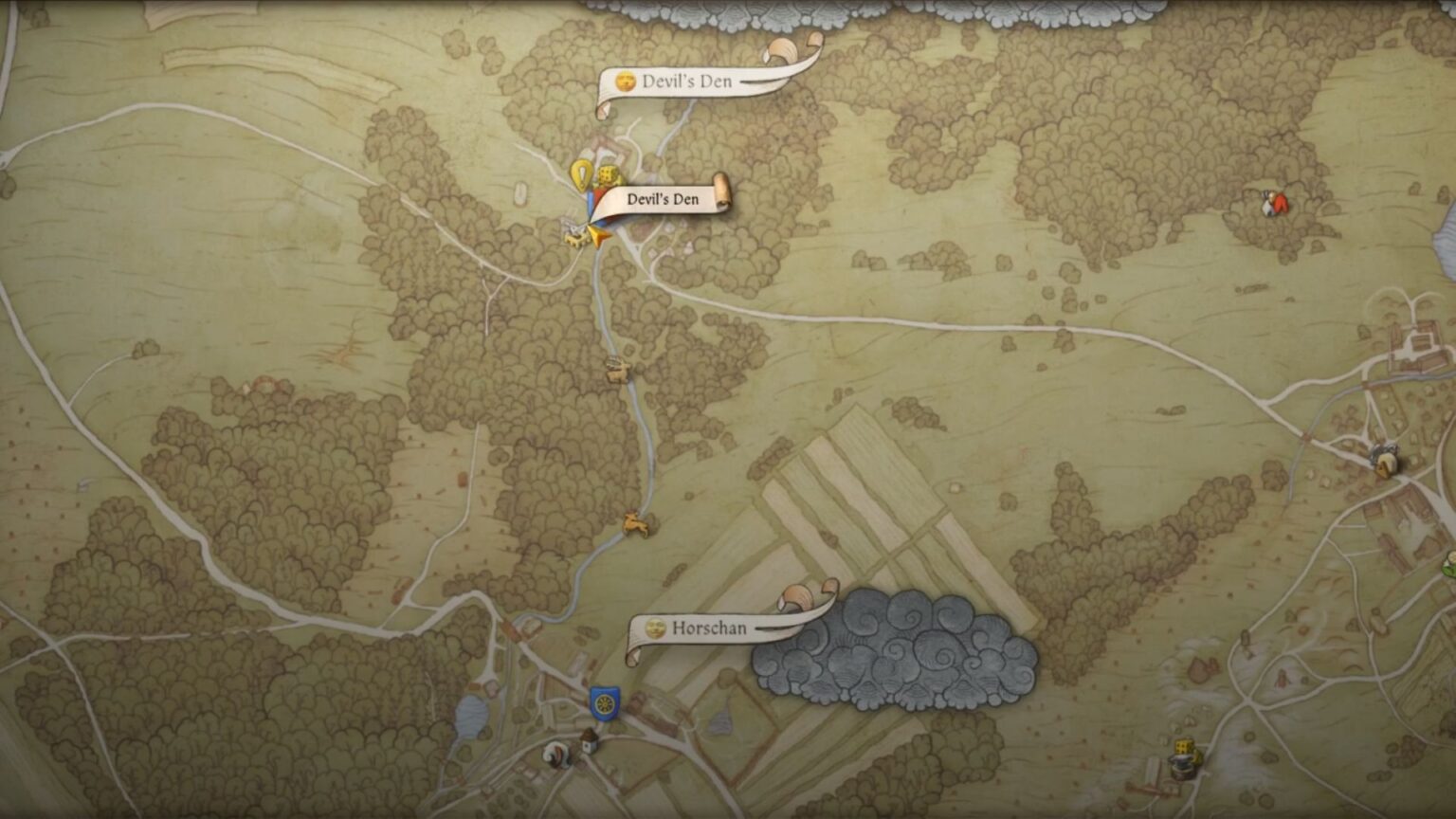
Task: Open the Devil's Den location banner
Action: 687,82
